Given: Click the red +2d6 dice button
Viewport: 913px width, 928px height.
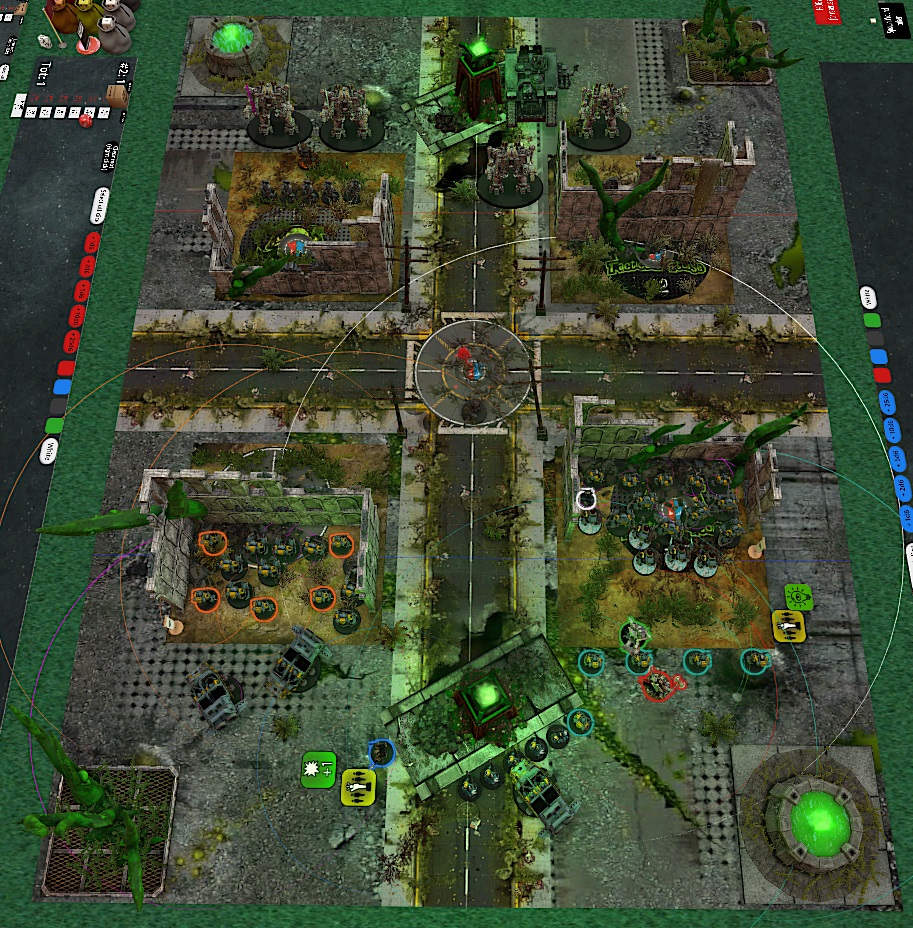Looking at the screenshot, I should (x=89, y=268).
